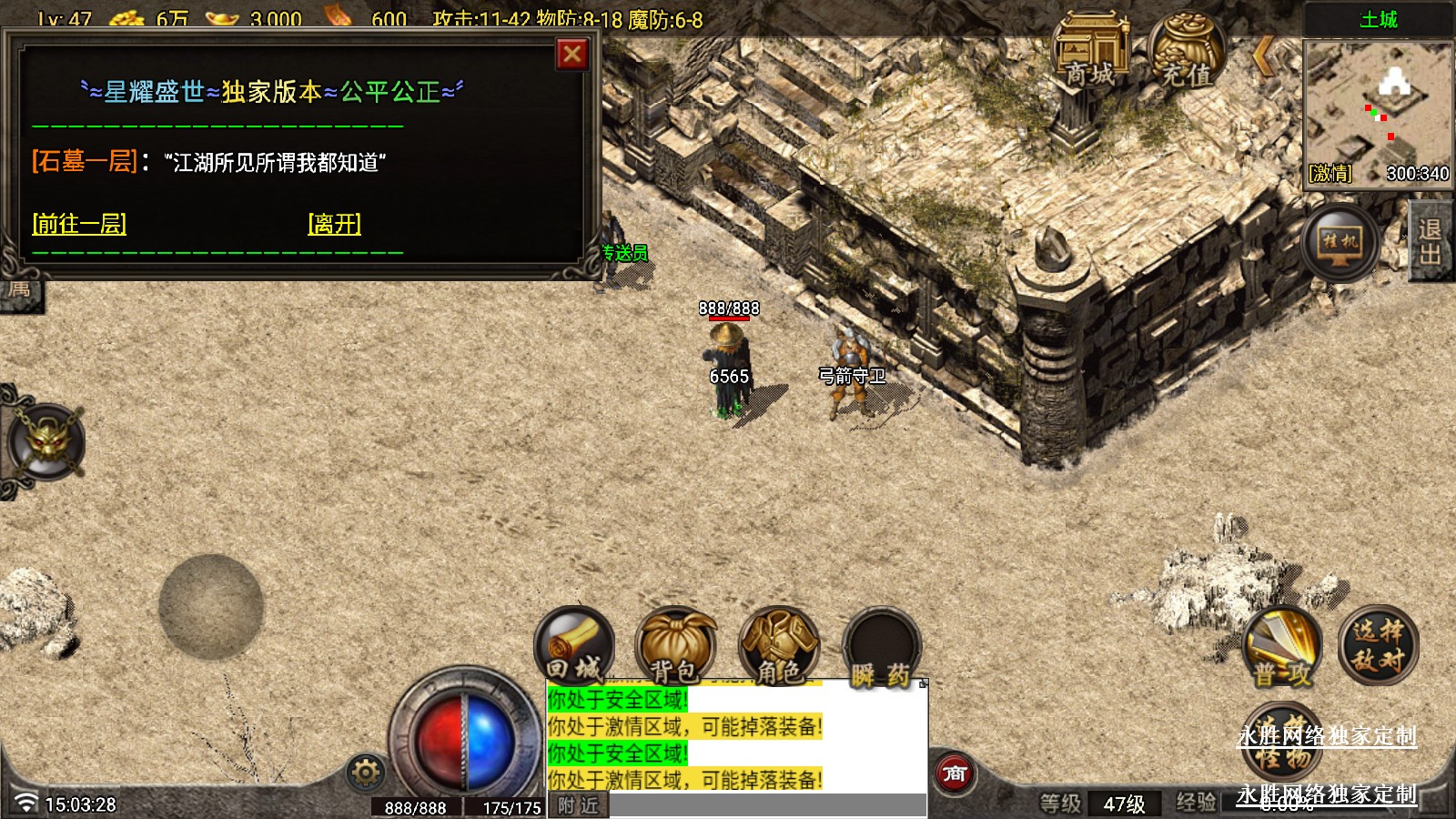The image size is (1456, 819).
Task: Open the 充值 recharge menu
Action: click(1187, 52)
